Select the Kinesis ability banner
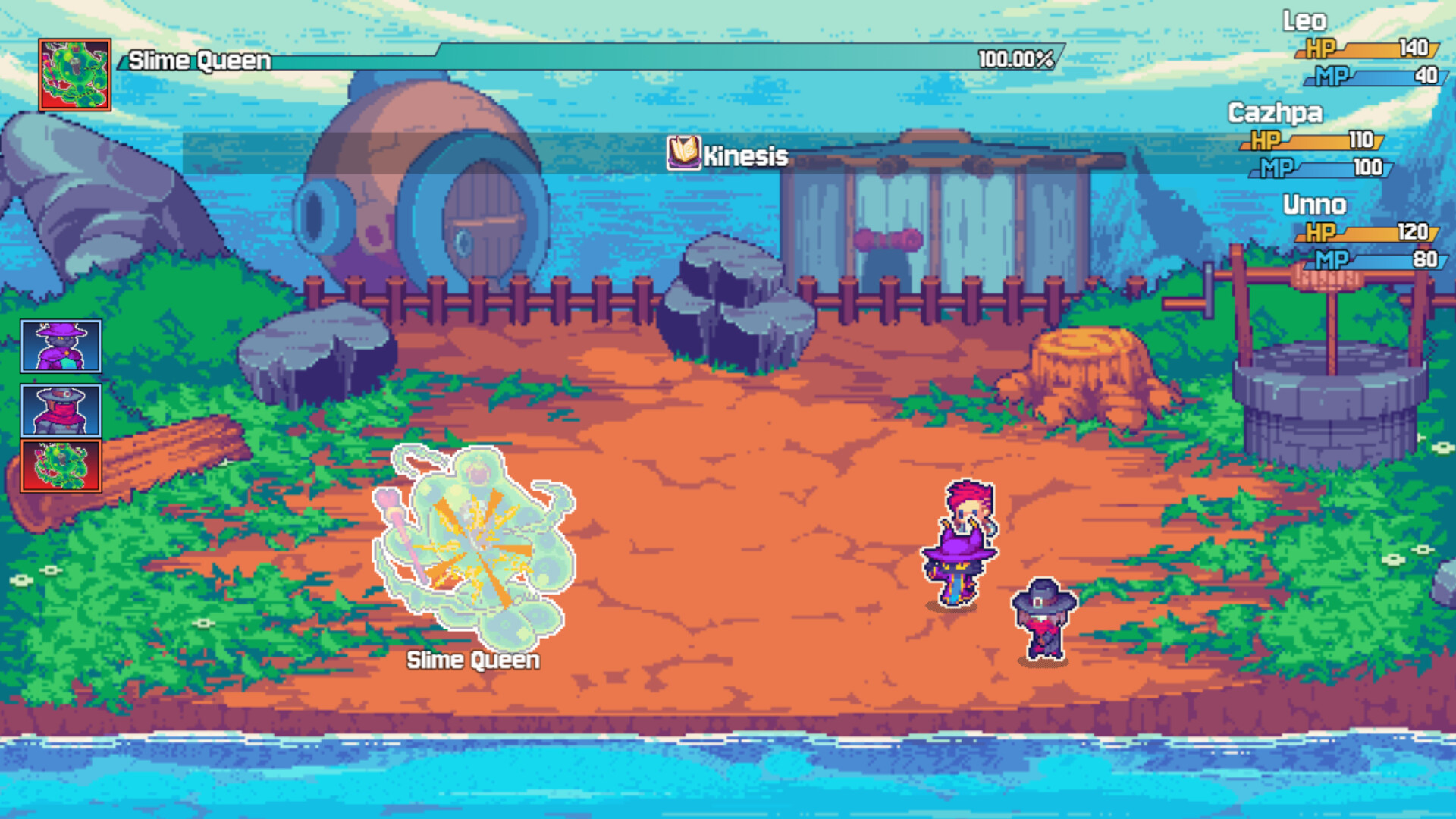1456x819 pixels. coord(747,157)
